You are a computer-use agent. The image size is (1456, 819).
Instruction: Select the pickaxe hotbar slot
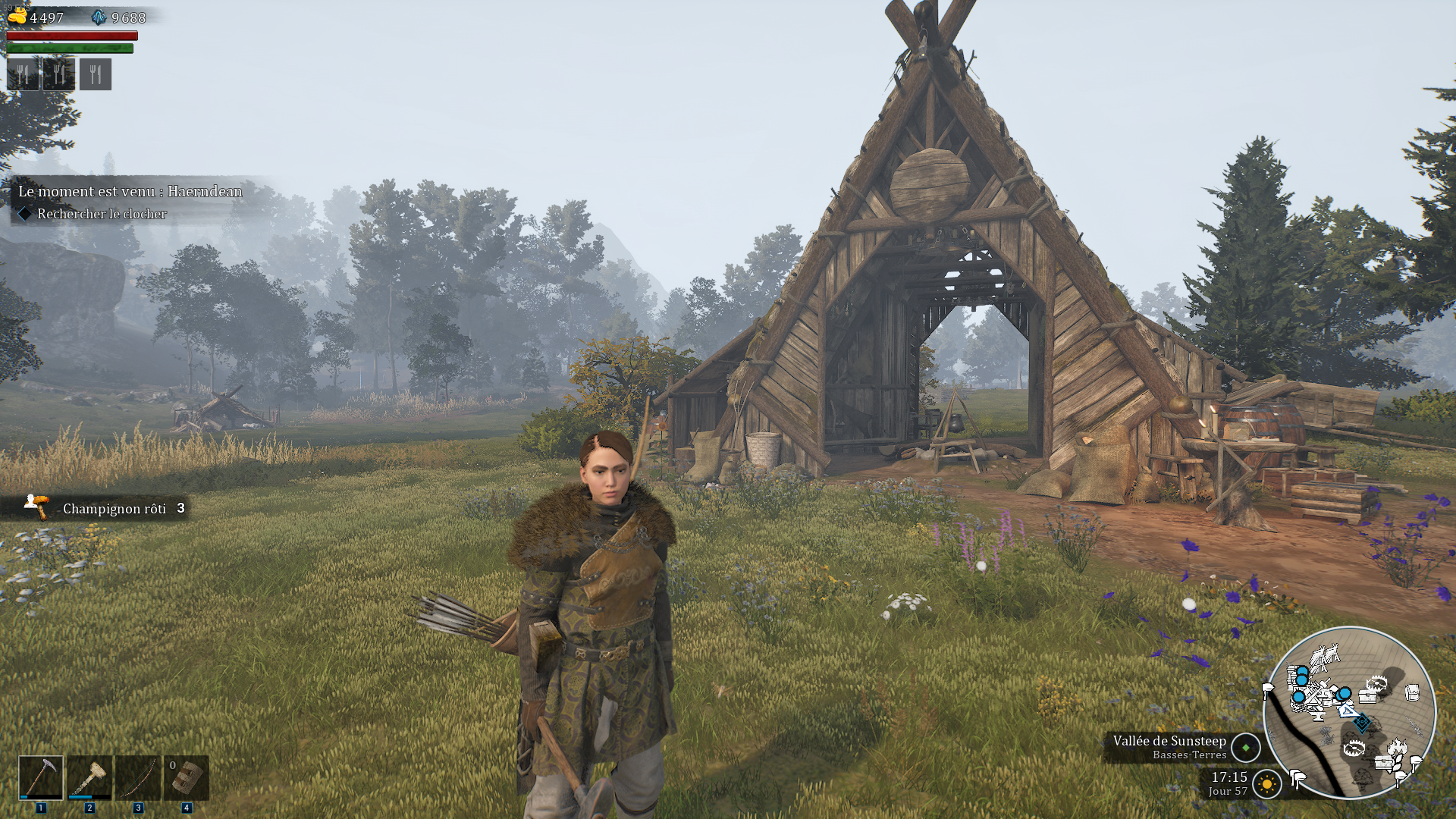pos(41,777)
